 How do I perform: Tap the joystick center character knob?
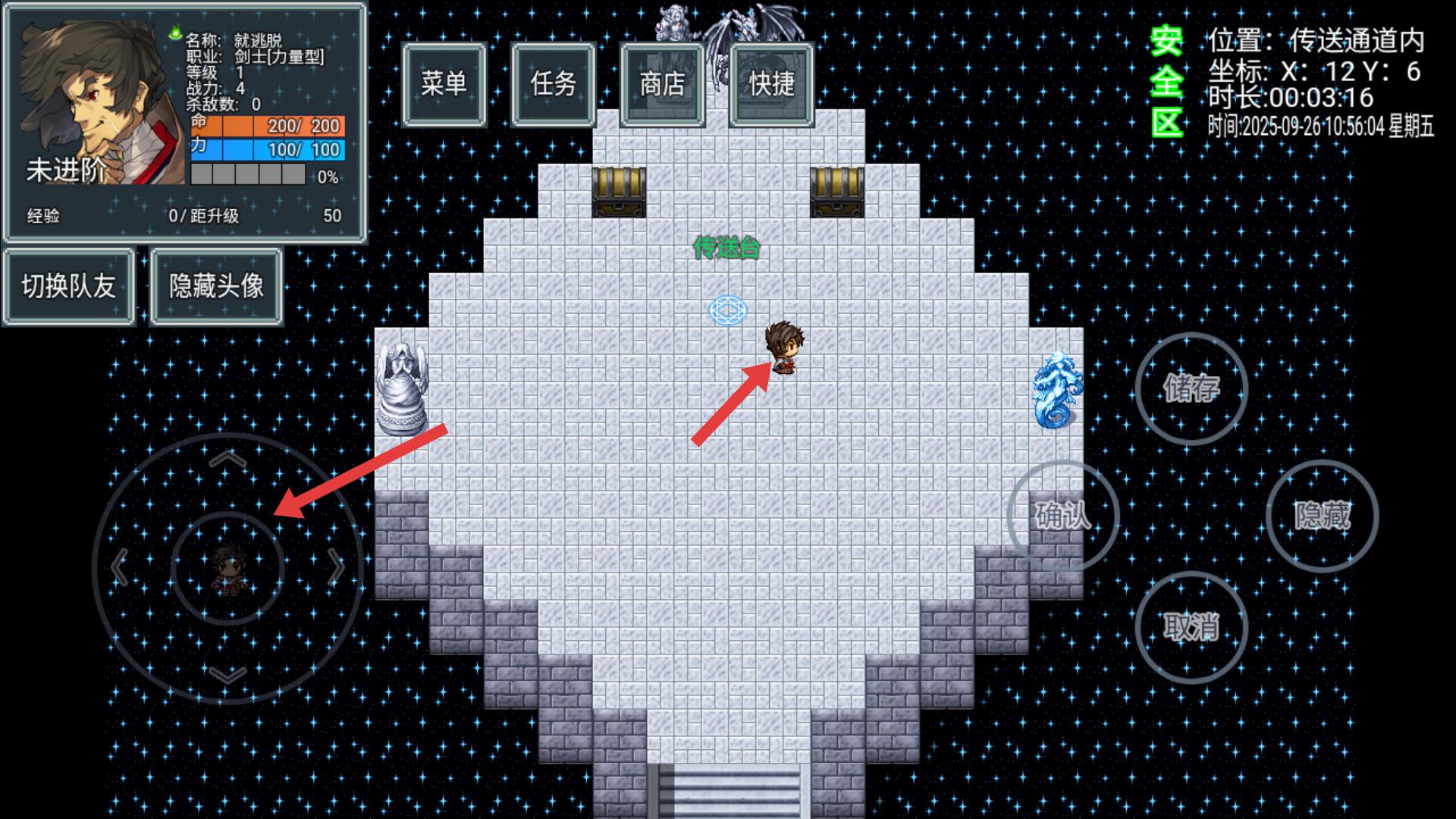click(x=227, y=569)
